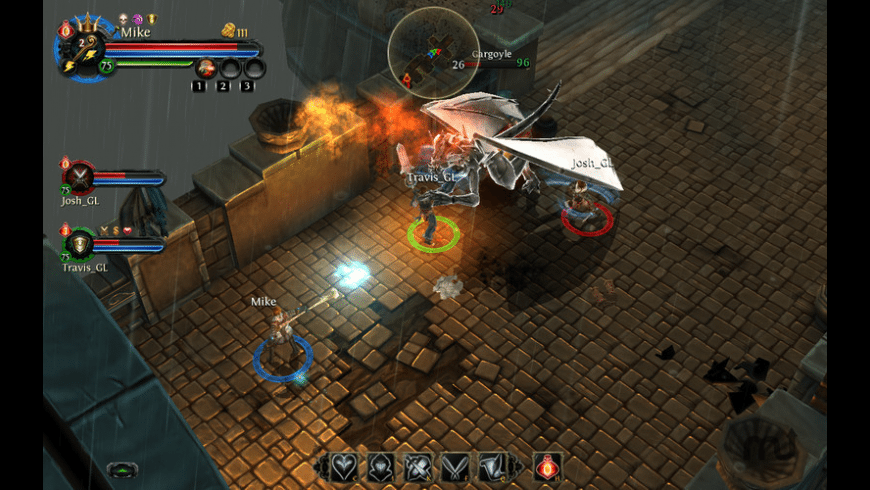Open the small green indicator panel

pos(122,468)
